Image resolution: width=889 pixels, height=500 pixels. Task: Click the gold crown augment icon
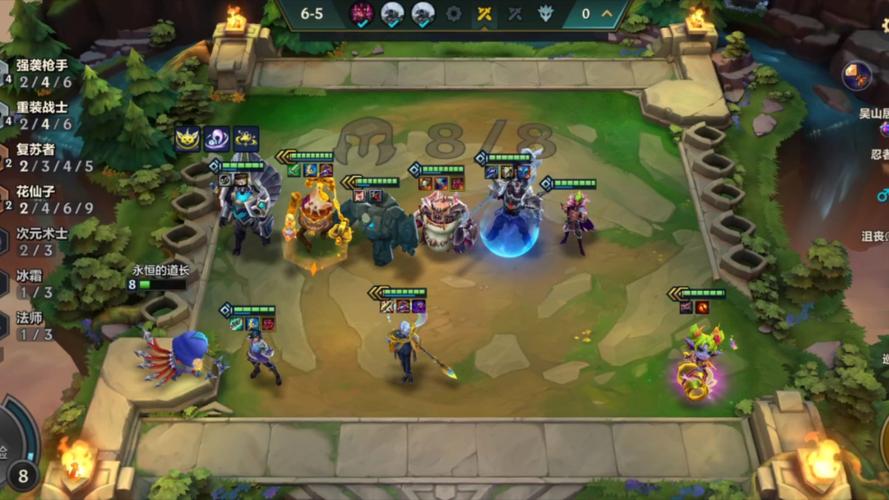pyautogui.click(x=187, y=139)
